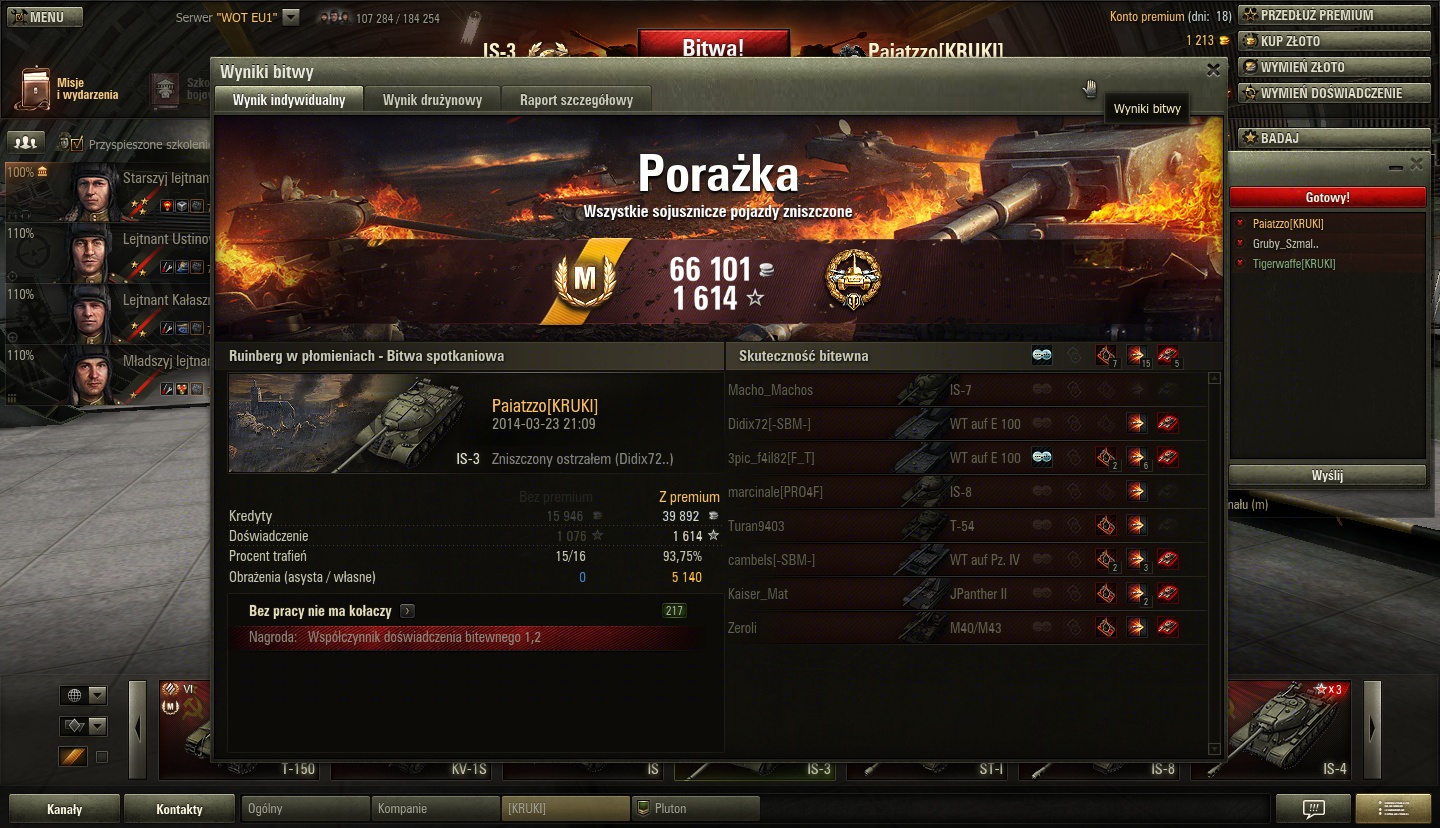The width and height of the screenshot is (1440, 828).
Task: Switch to the Wynik drużynowy tab
Action: click(x=432, y=100)
